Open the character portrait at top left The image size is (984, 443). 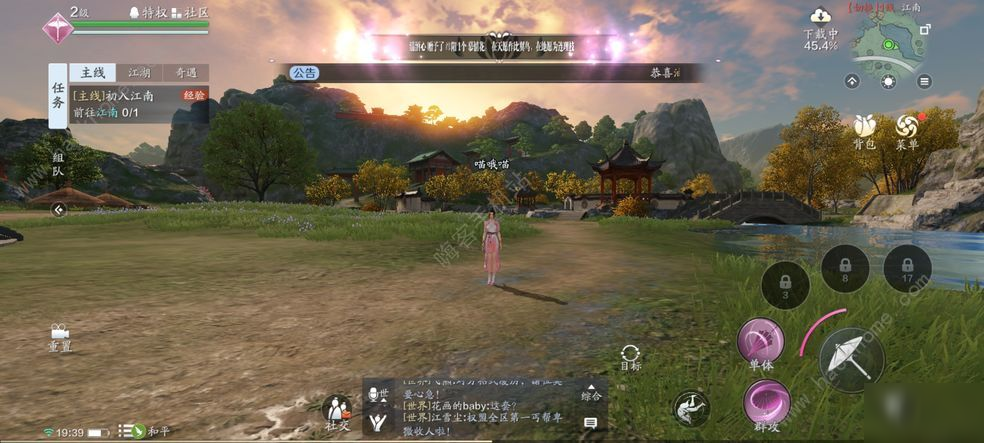[x=58, y=27]
